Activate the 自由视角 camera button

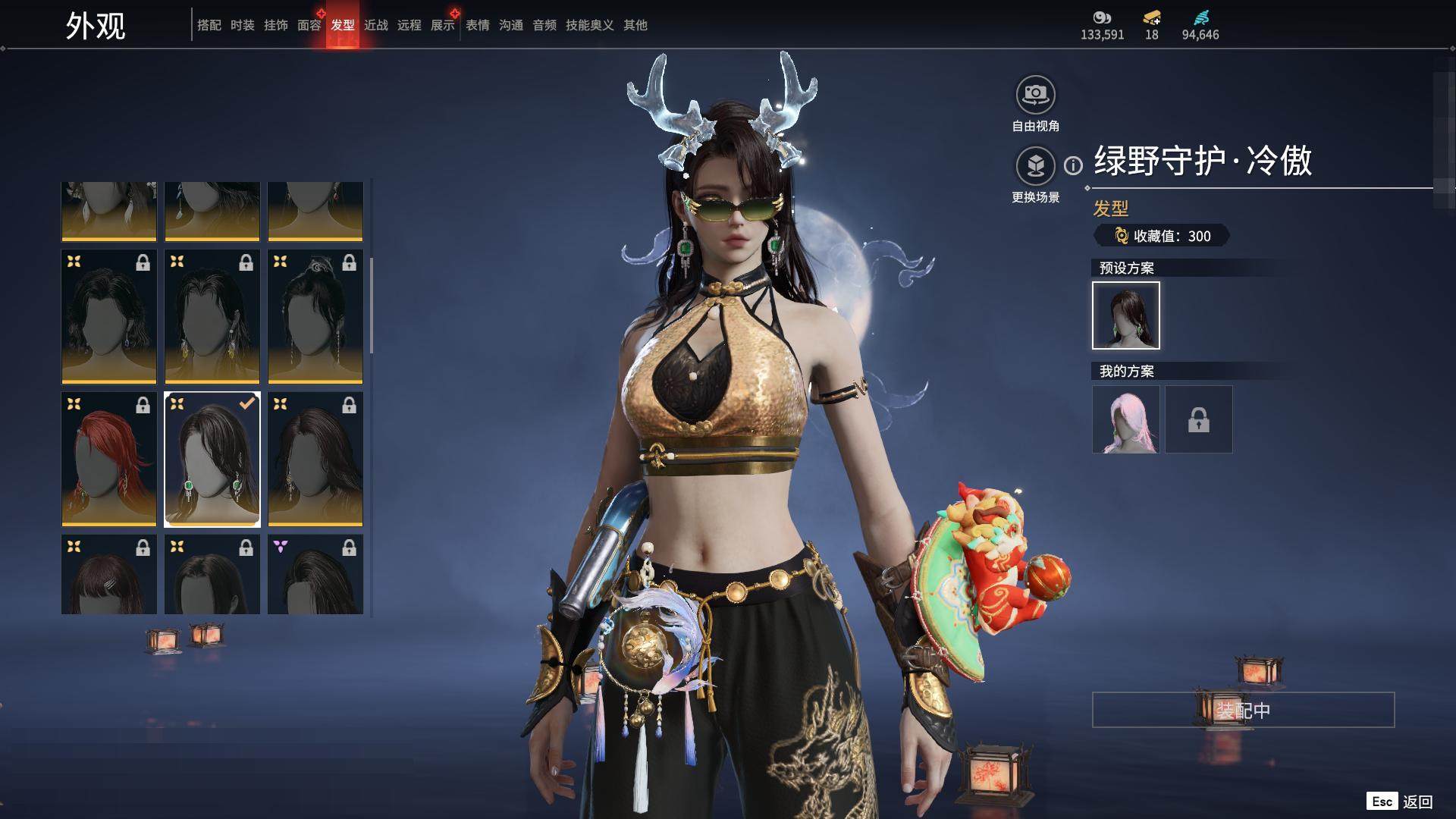(1035, 96)
